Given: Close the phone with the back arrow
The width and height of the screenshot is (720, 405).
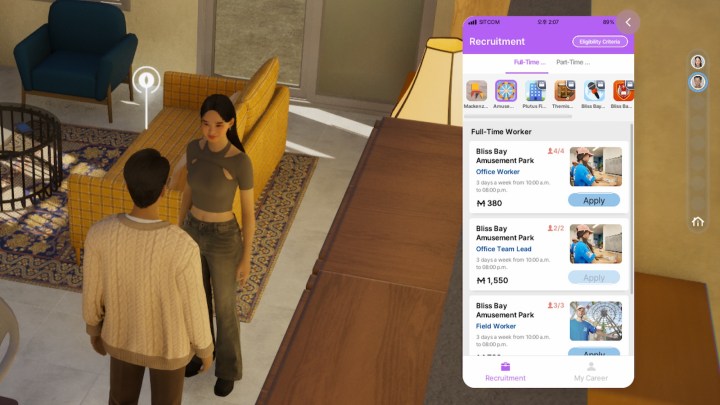Looking at the screenshot, I should [628, 22].
